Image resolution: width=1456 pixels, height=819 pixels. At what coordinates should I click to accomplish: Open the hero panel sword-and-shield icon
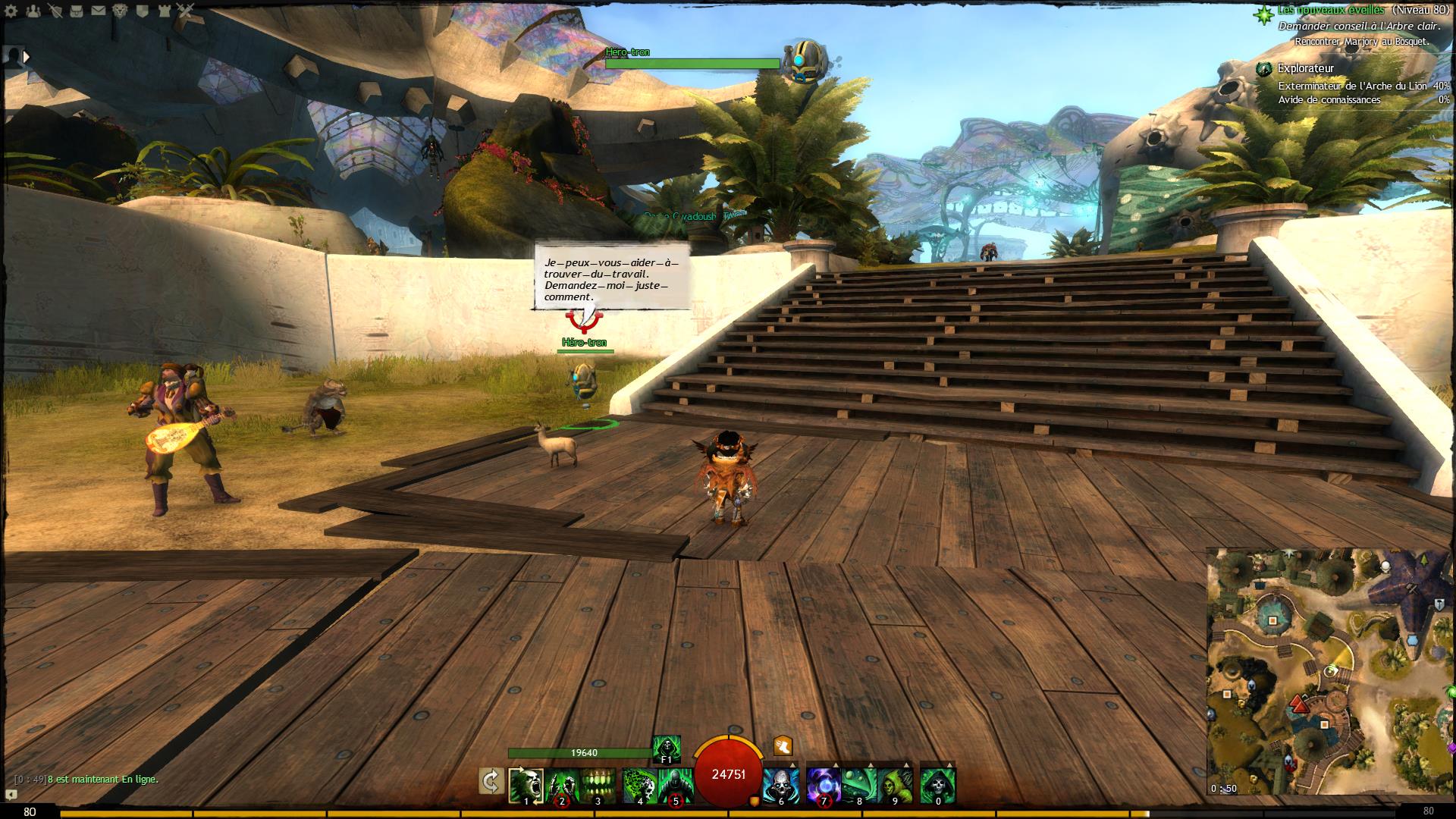pyautogui.click(x=55, y=11)
